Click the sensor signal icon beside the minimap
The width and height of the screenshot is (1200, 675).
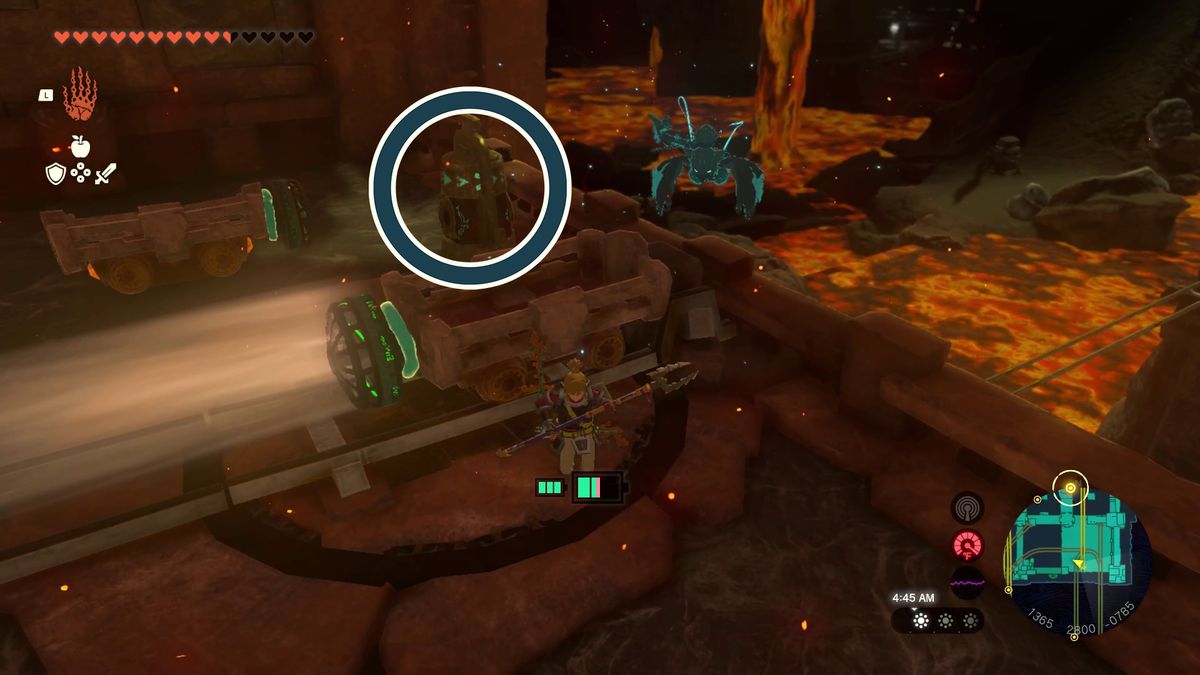967,508
